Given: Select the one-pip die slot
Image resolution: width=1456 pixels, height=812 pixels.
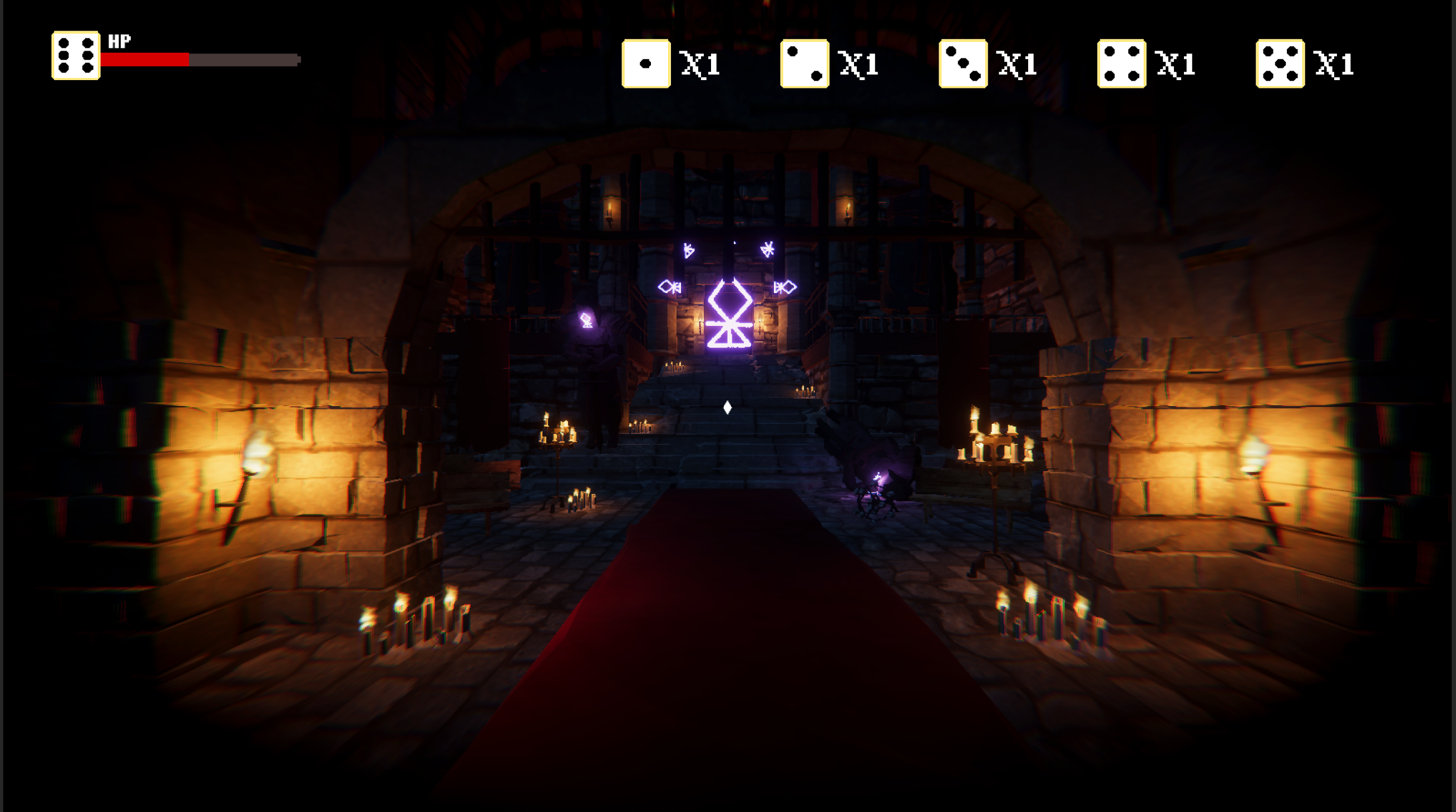Looking at the screenshot, I should pyautogui.click(x=645, y=64).
